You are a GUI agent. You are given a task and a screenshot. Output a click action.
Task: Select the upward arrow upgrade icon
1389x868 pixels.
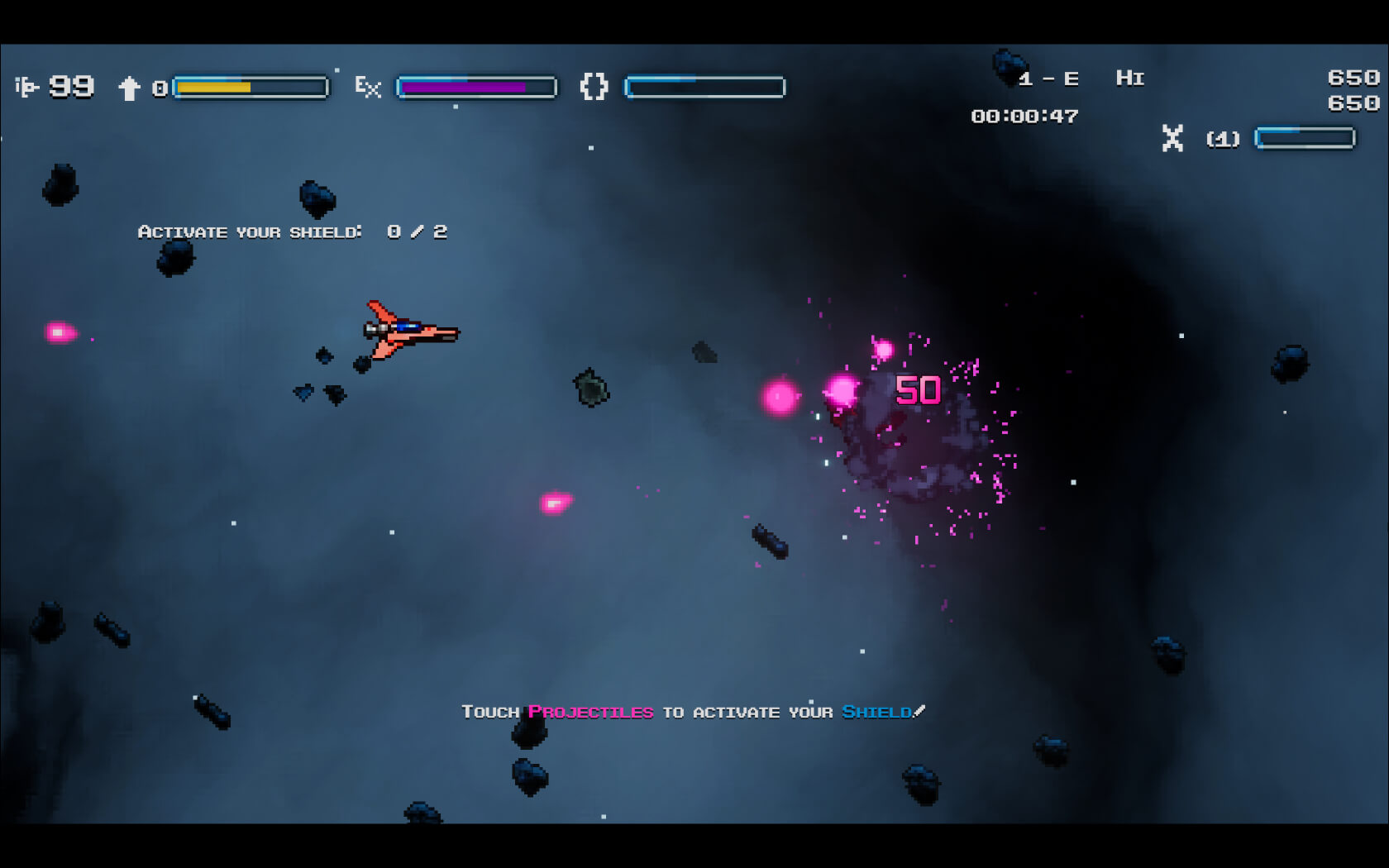click(x=129, y=88)
